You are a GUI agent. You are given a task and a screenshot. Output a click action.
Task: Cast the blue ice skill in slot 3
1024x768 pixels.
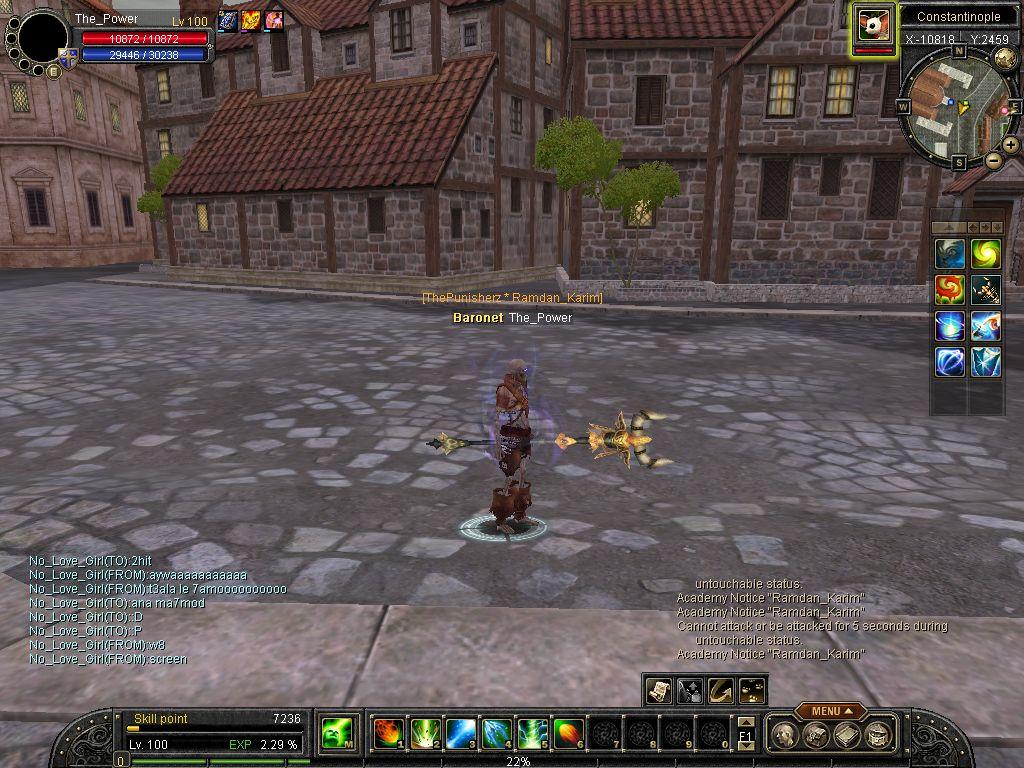pos(460,734)
